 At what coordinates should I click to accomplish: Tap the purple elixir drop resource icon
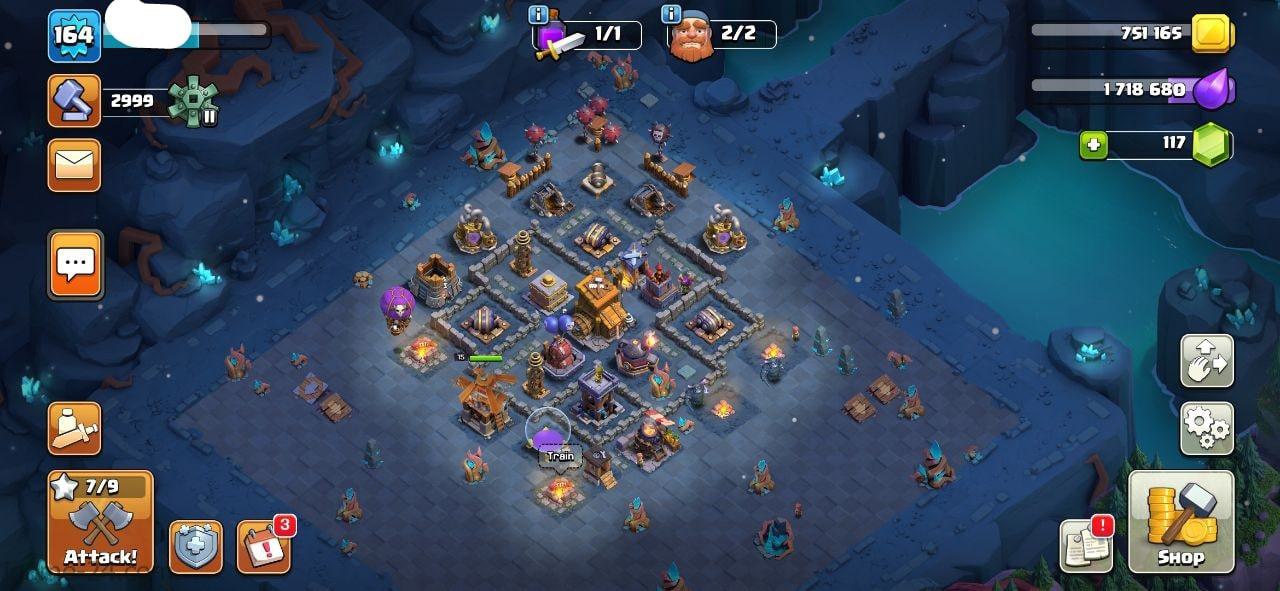[1214, 89]
